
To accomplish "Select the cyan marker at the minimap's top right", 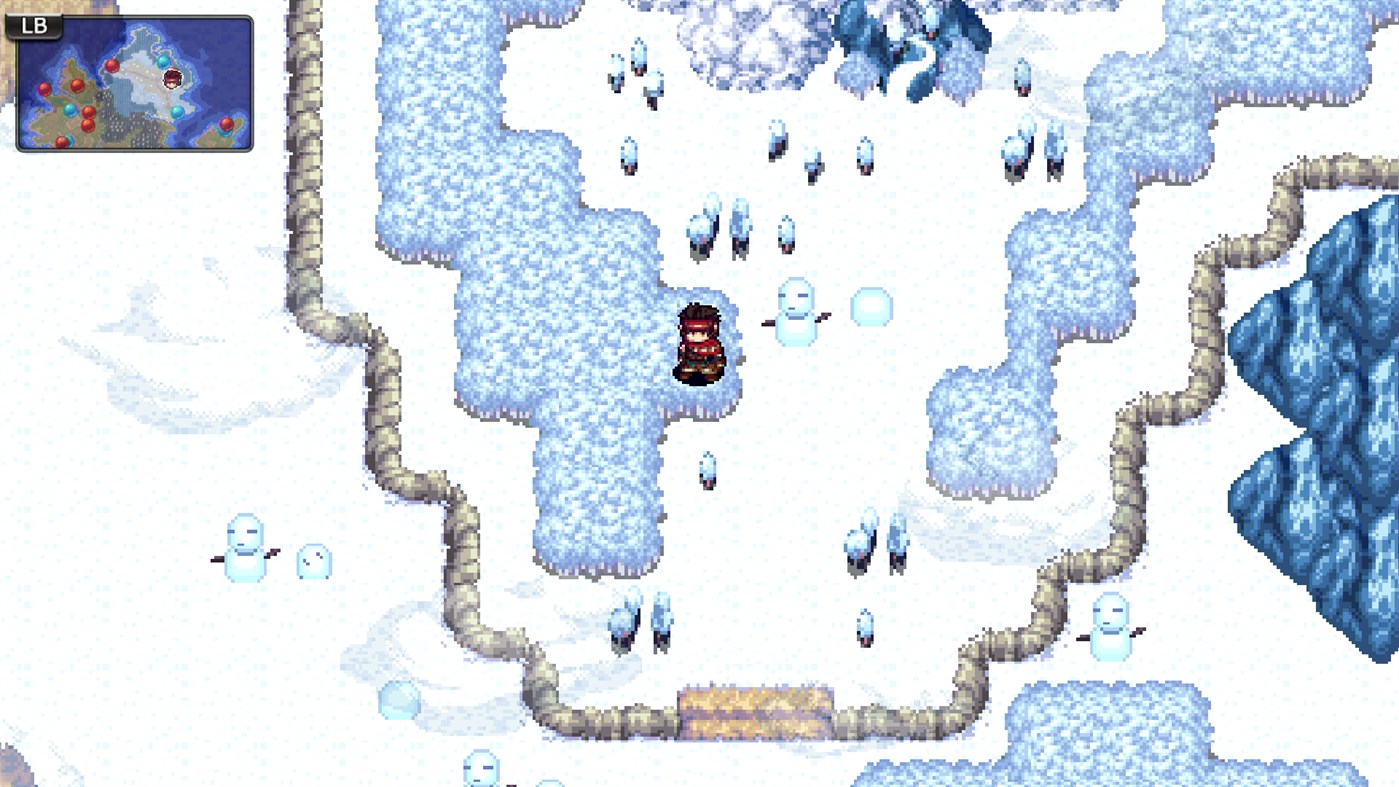I will (163, 62).
